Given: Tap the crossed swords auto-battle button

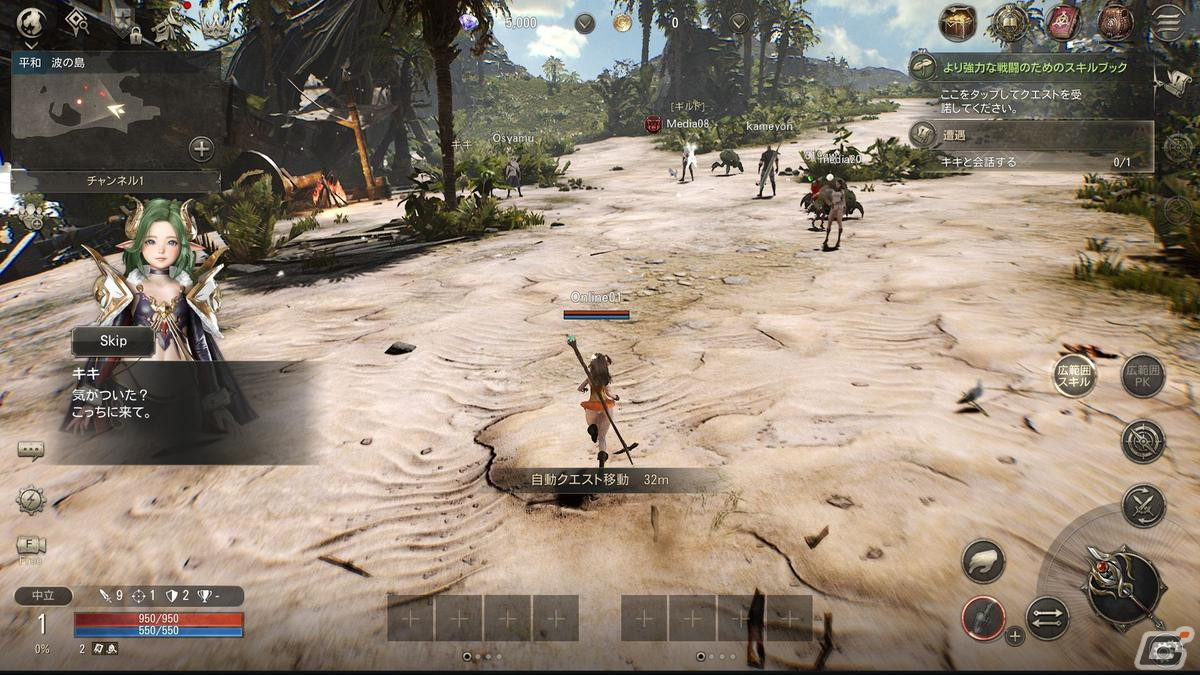Looking at the screenshot, I should [x=1143, y=505].
